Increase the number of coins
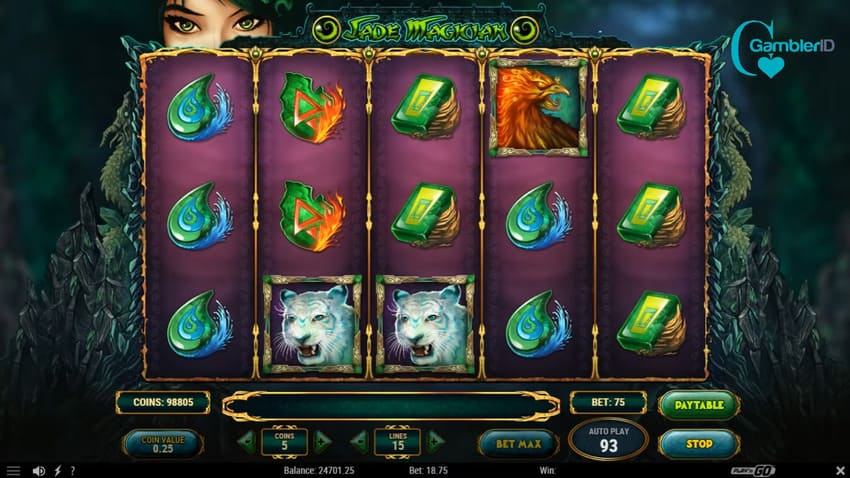Viewport: 850px width, 478px height. pyautogui.click(x=322, y=441)
